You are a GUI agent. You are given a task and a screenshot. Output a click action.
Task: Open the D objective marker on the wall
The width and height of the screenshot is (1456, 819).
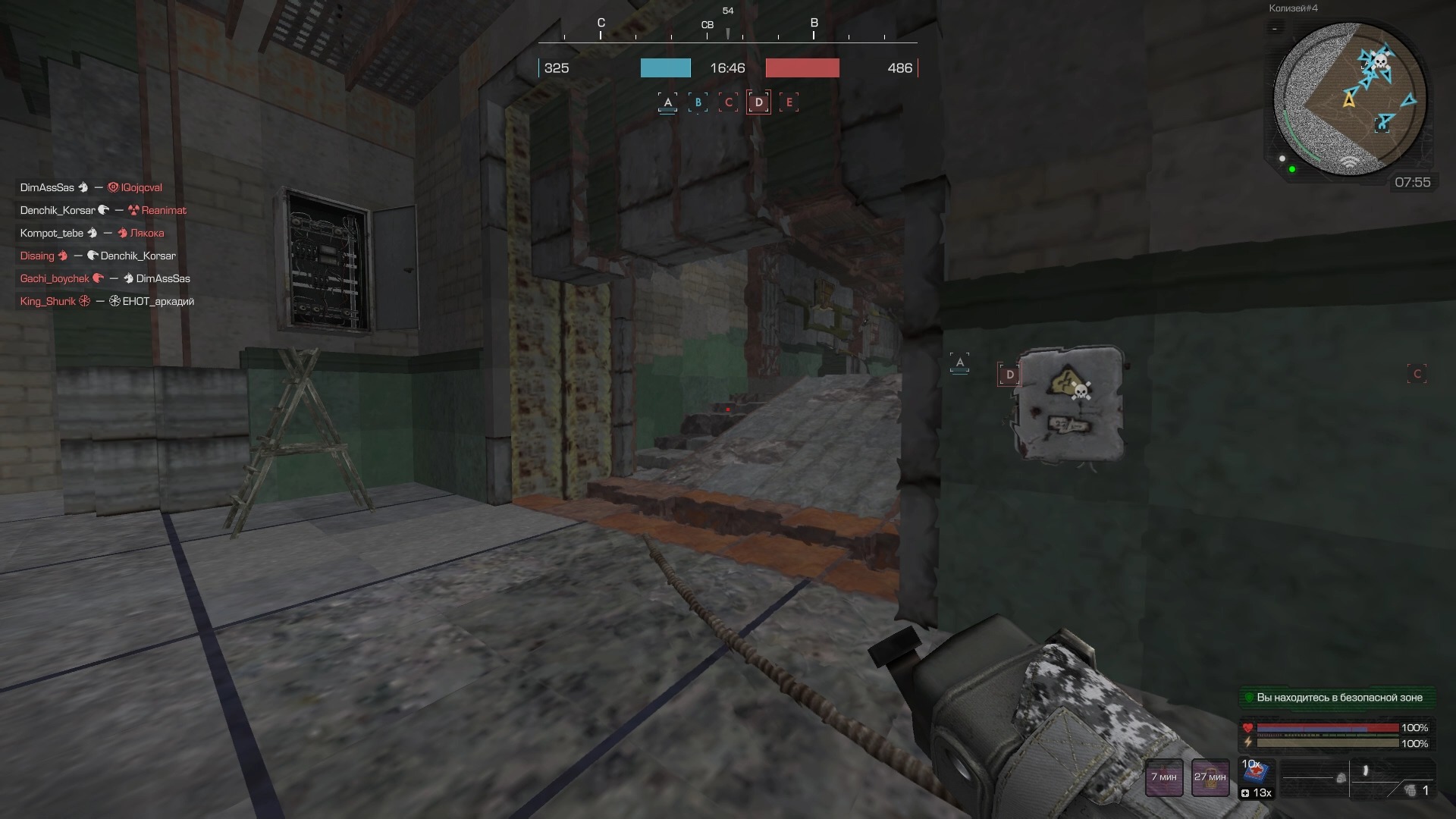coord(1010,373)
